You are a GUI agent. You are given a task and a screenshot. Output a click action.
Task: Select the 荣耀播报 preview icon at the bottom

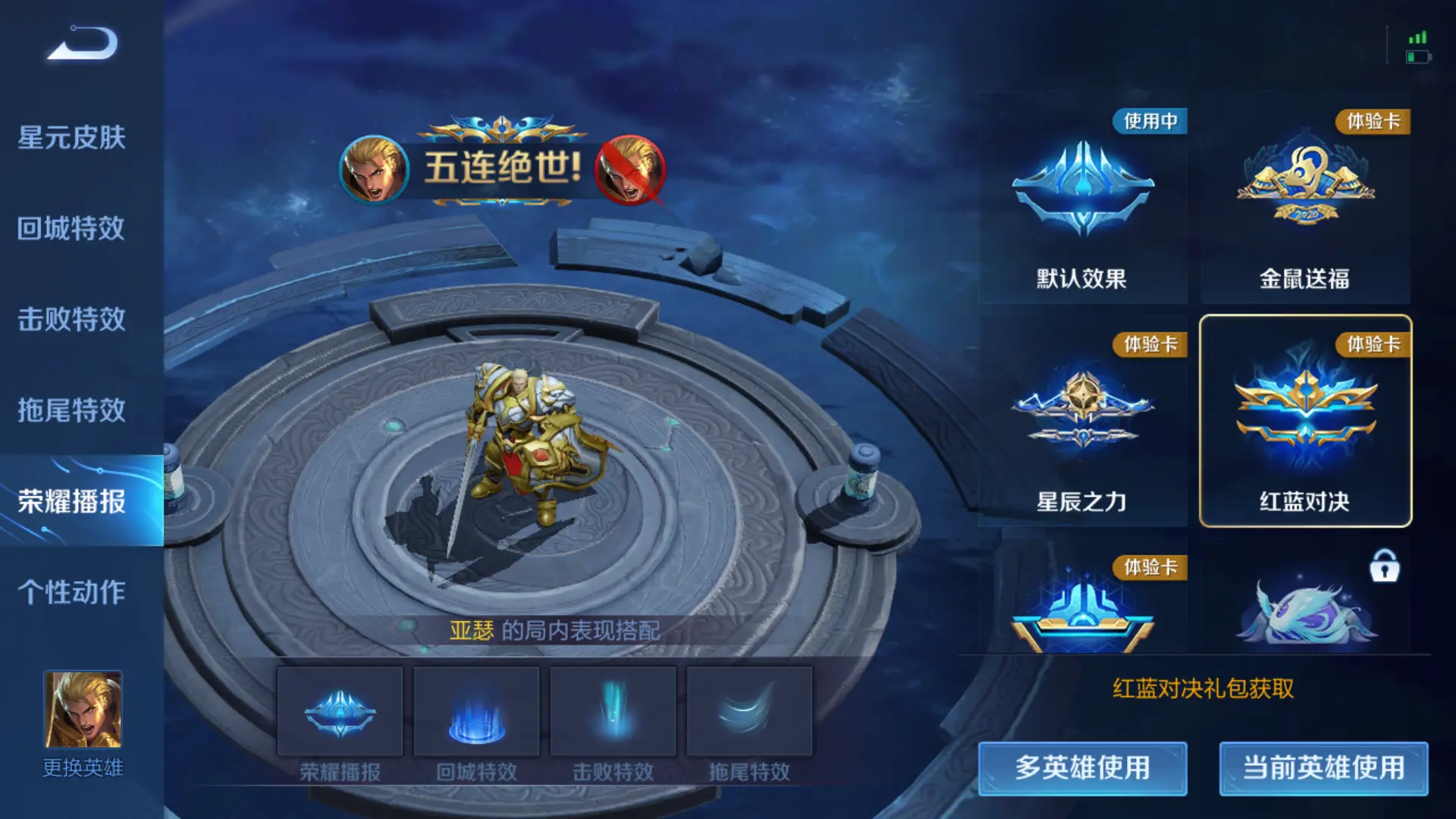[340, 711]
